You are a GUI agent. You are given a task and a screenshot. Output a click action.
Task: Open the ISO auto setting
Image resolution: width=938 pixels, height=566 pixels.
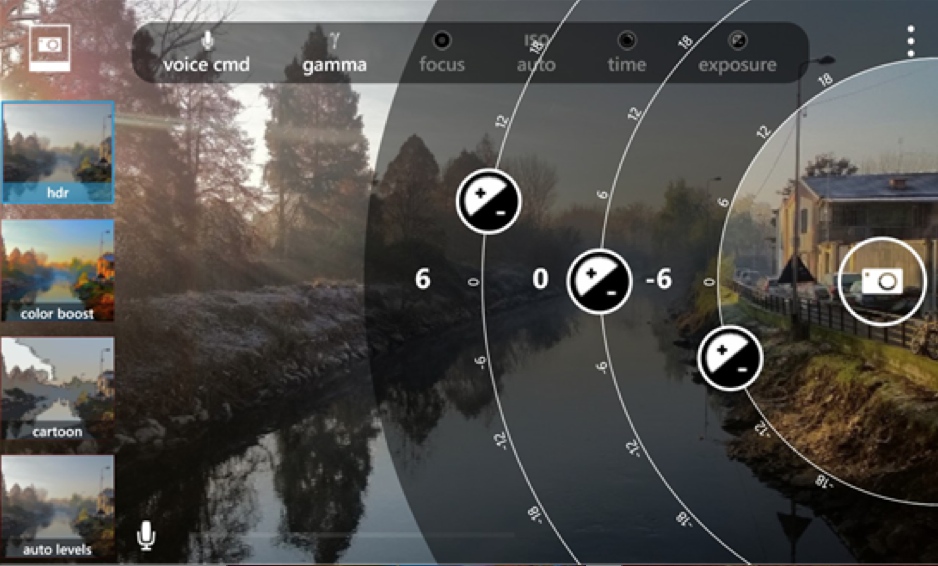point(536,53)
